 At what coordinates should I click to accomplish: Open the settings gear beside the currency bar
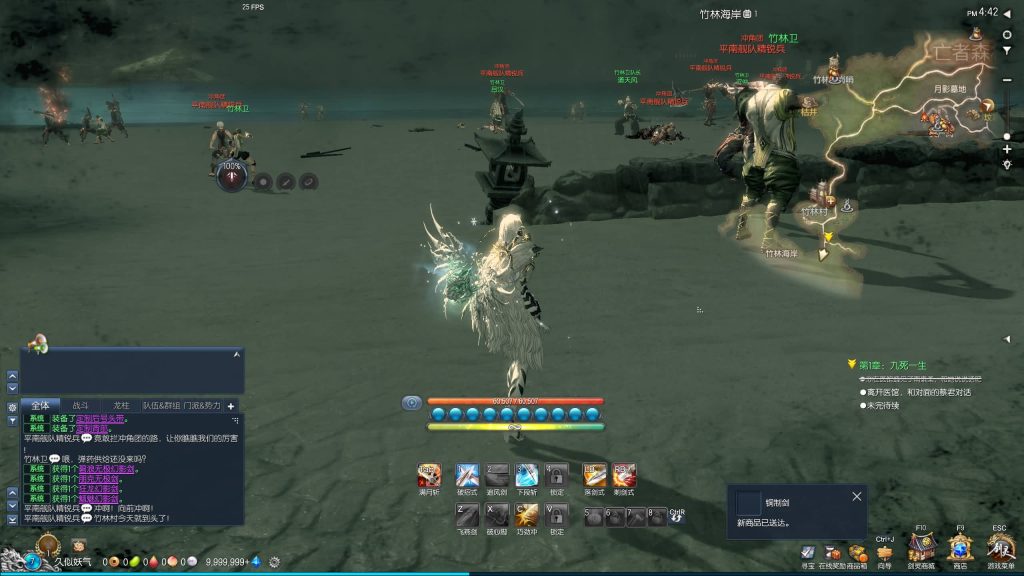274,562
